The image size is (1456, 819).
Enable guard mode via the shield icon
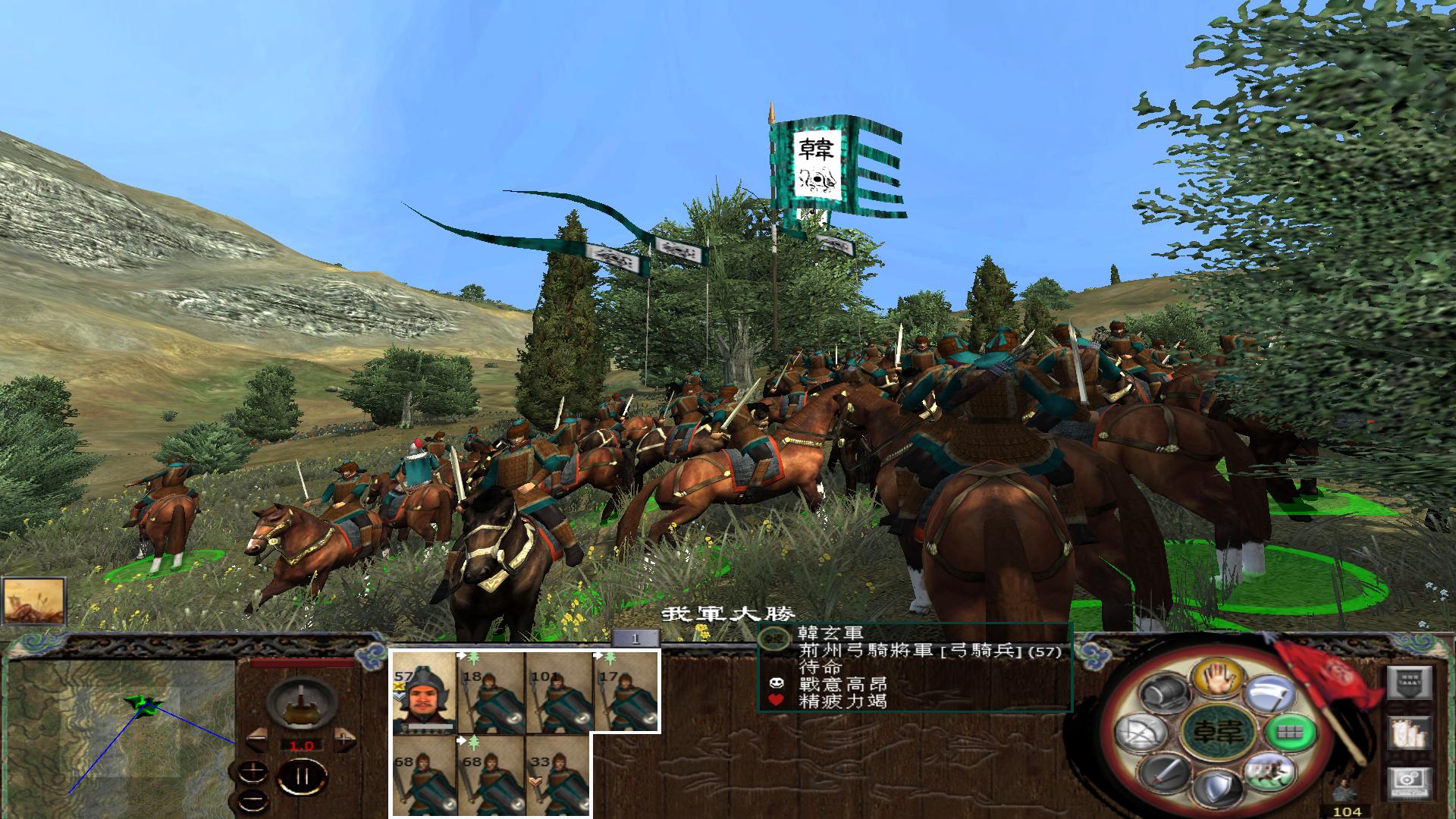tap(1217, 786)
